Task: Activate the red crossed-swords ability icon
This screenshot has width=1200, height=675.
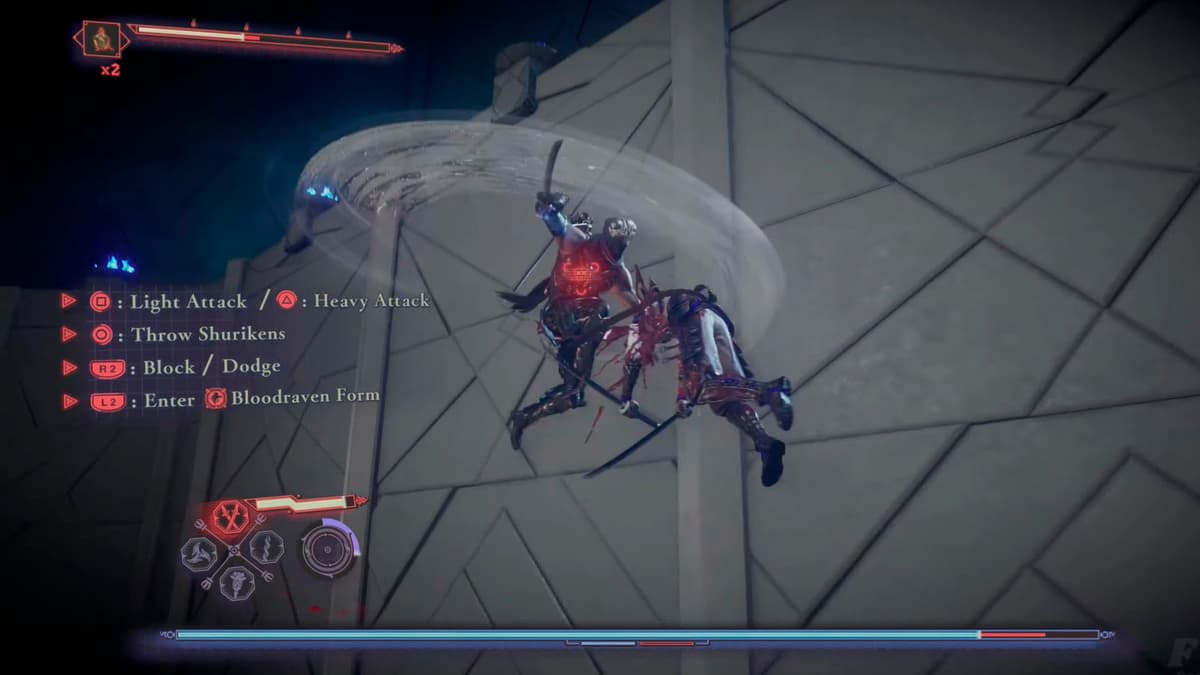Action: 231,517
